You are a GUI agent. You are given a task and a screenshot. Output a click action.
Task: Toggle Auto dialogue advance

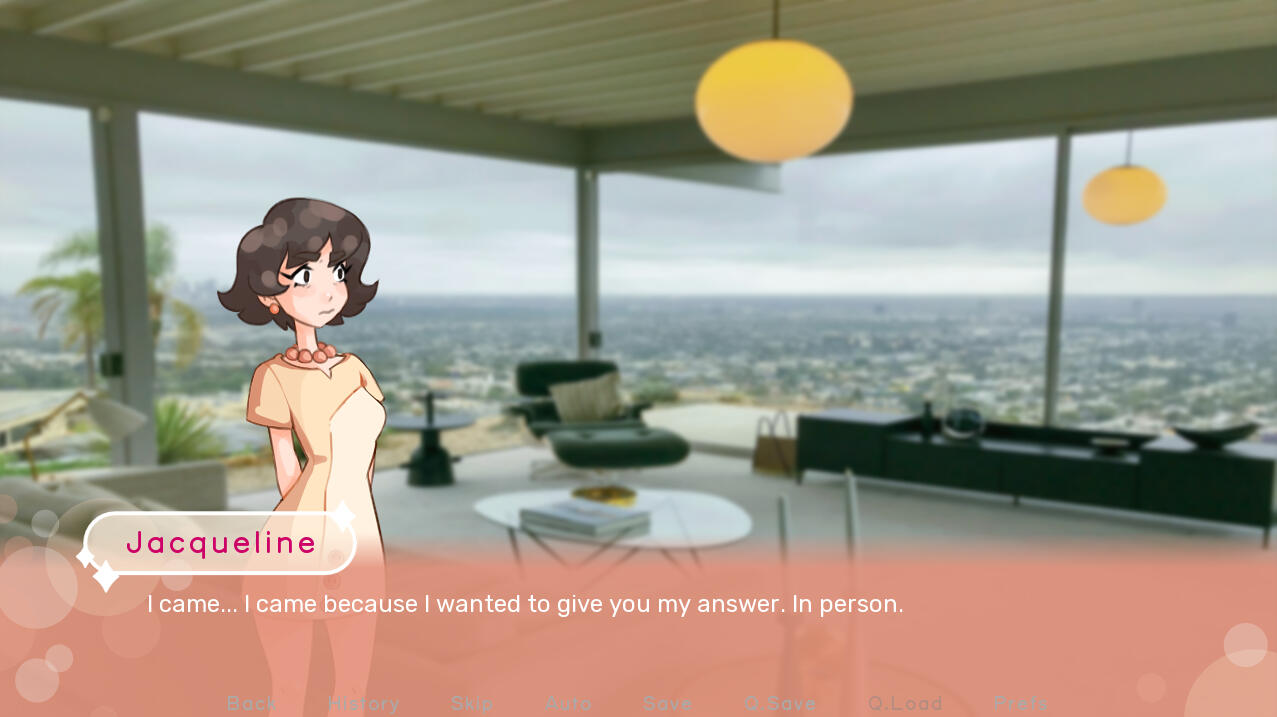point(569,704)
